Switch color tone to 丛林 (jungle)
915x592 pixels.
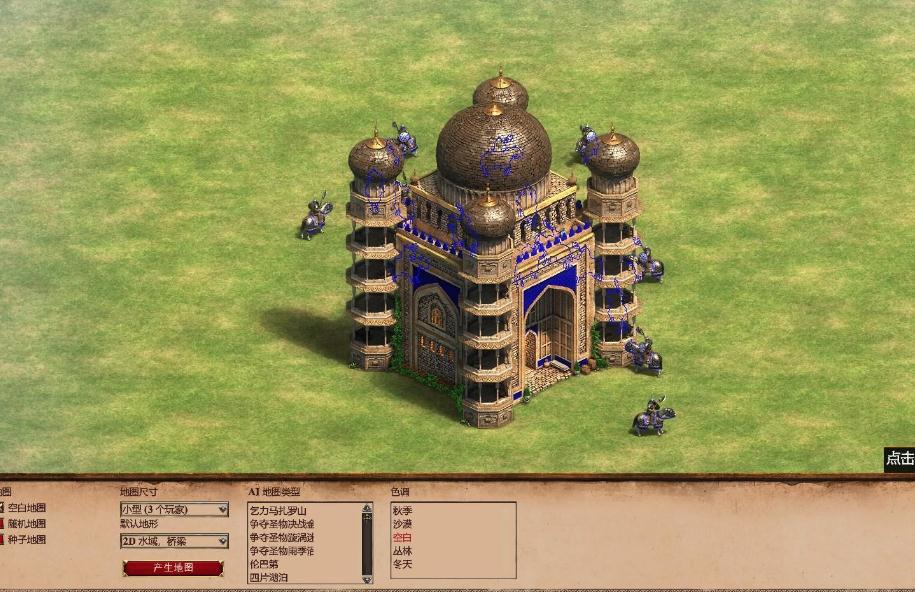coord(402,551)
